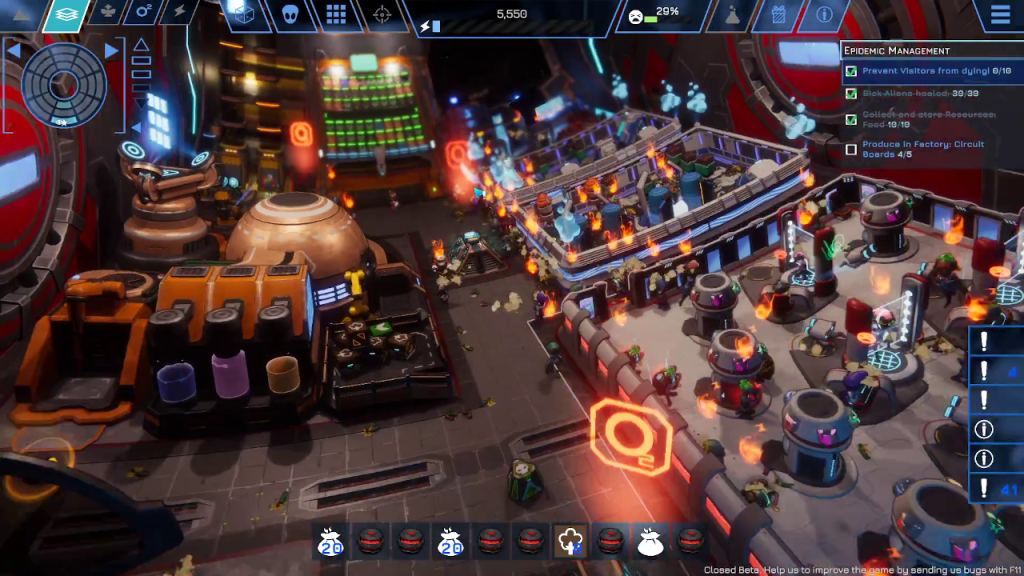Show the O2 oxygen overlay
Viewport: 1024px width, 576px height.
[144, 13]
